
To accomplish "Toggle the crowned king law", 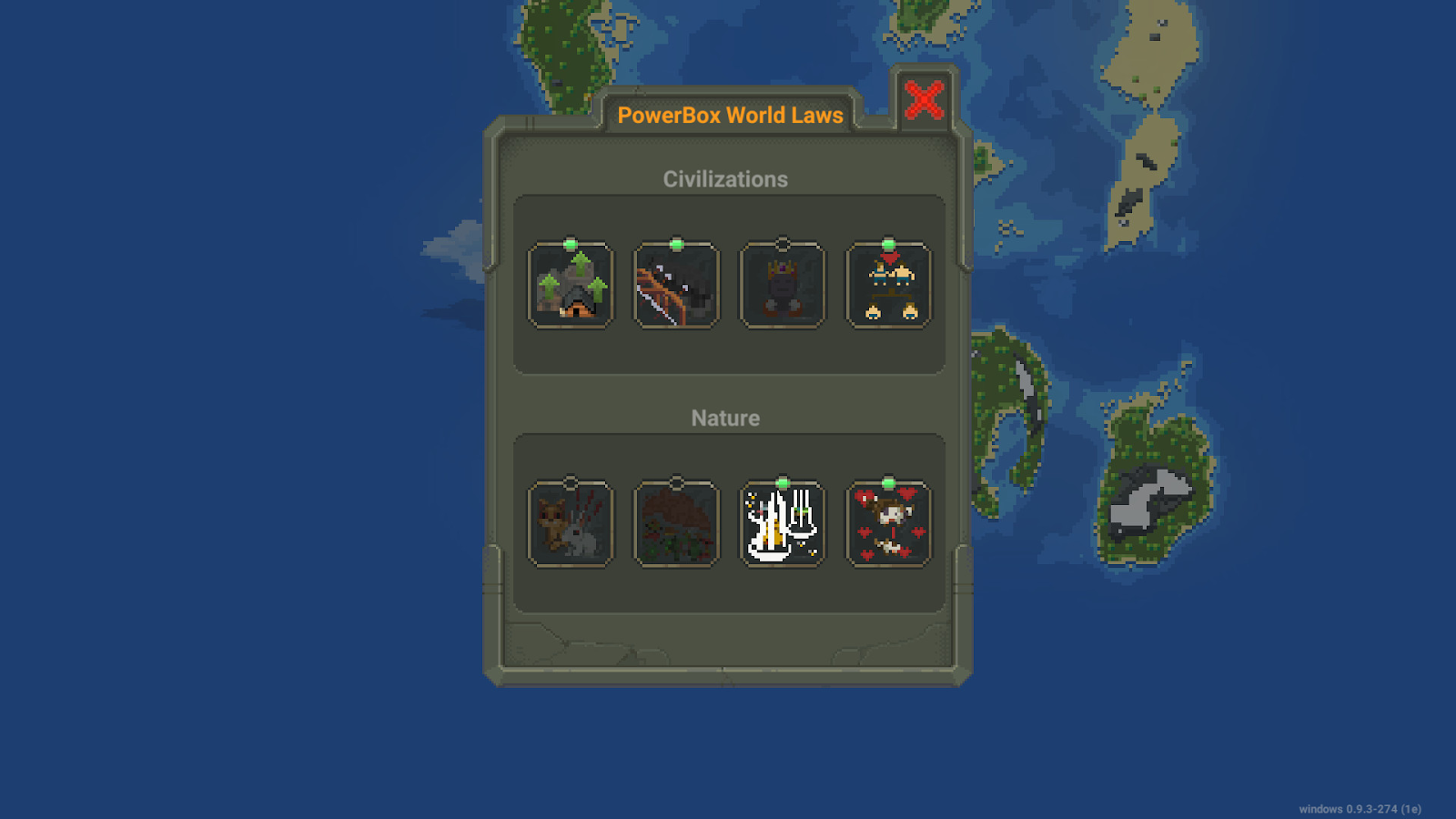I will 783,286.
